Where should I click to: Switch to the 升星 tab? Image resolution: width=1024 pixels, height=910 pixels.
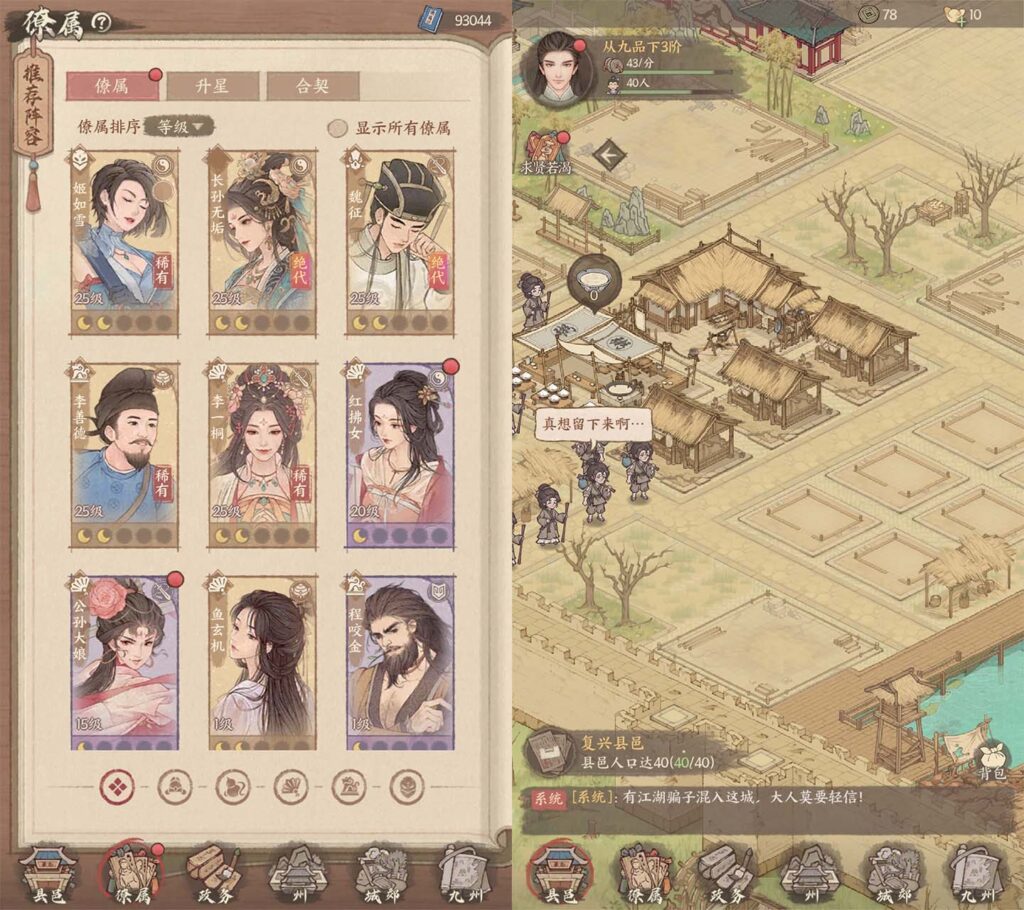[x=212, y=86]
